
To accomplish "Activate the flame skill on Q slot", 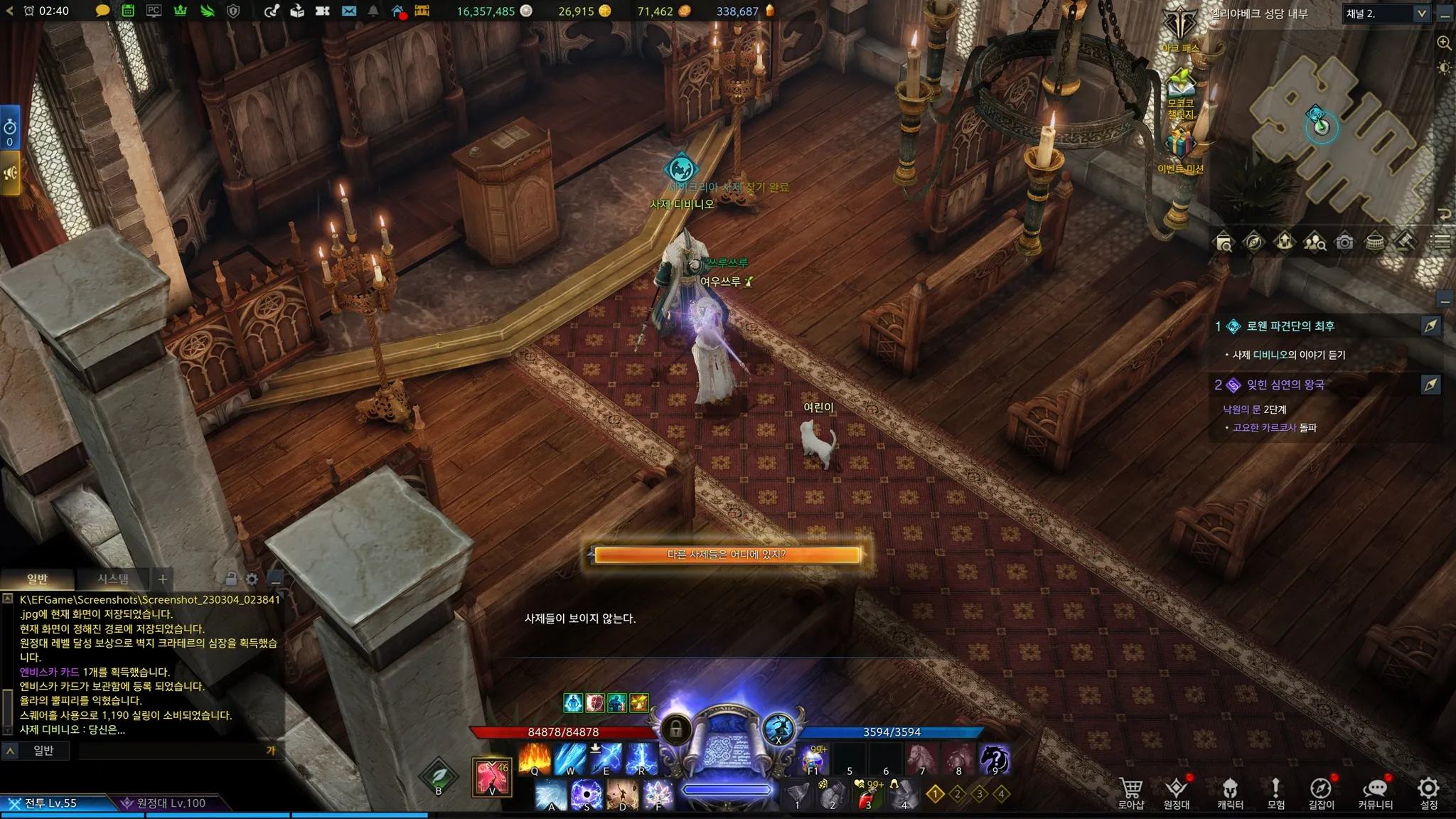I will click(x=535, y=759).
